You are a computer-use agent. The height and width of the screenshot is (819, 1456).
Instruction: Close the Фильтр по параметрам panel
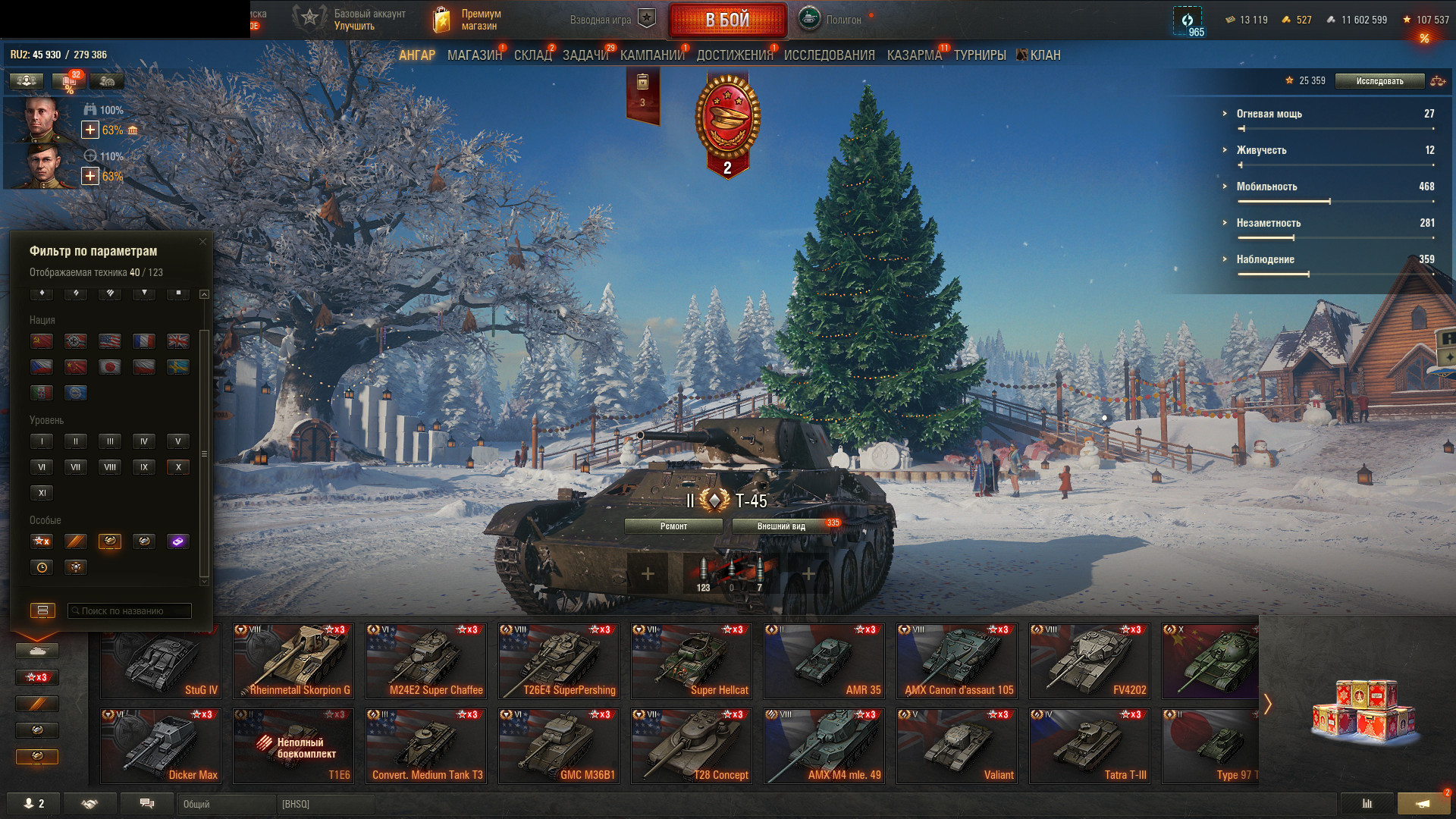pos(202,242)
